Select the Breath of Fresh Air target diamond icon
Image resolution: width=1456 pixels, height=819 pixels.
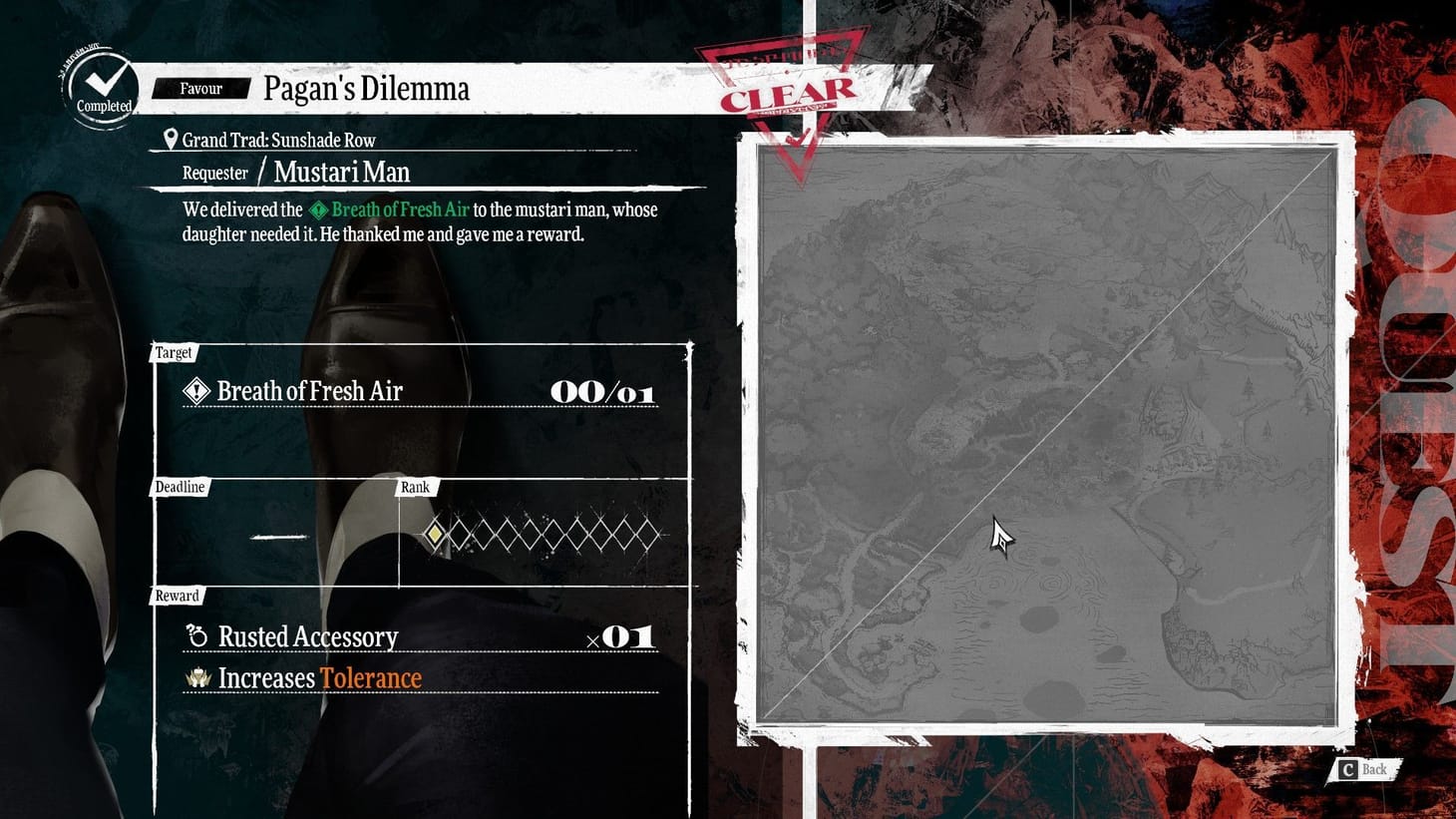click(x=195, y=390)
